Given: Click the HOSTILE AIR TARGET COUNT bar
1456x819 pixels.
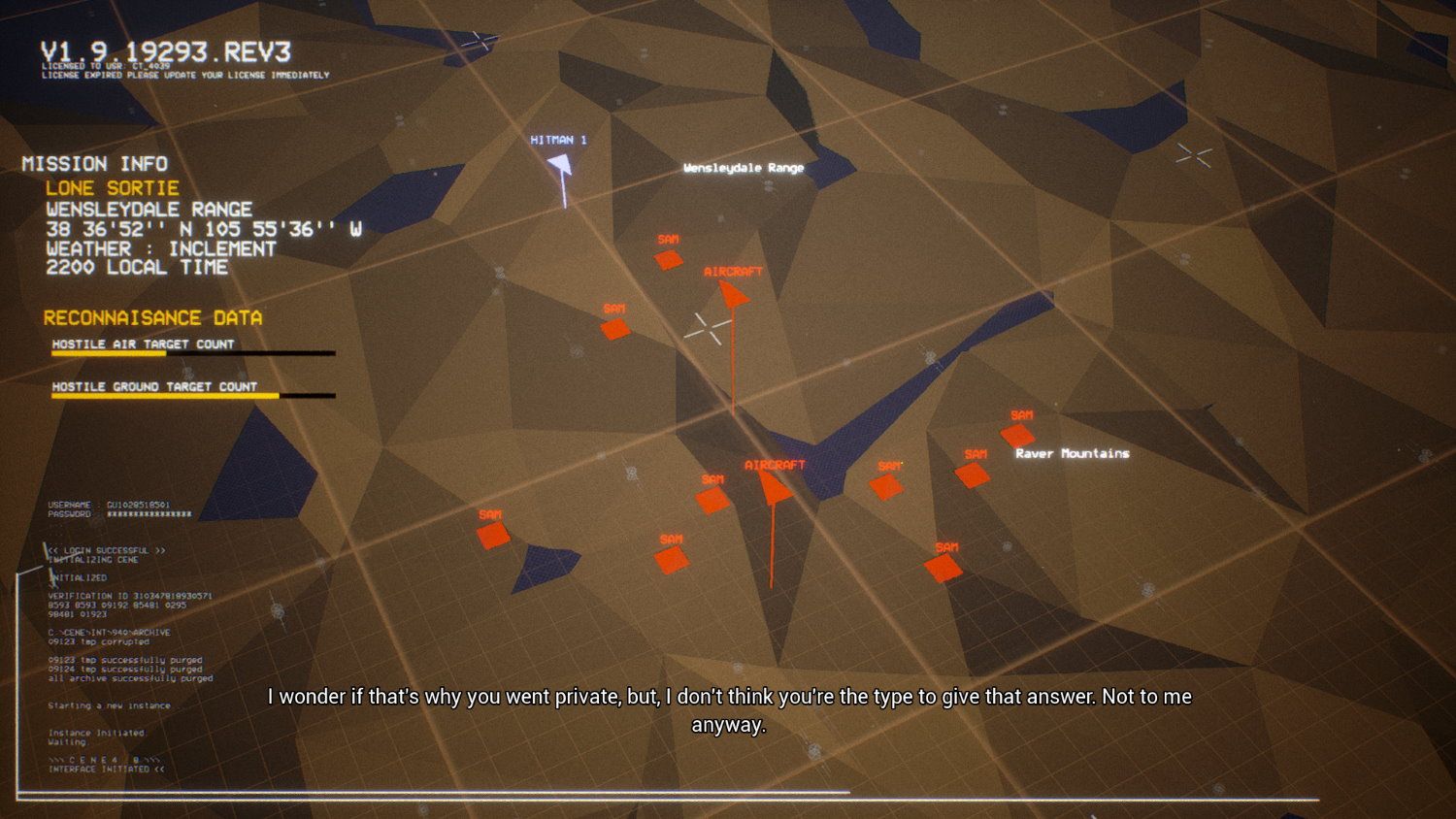Looking at the screenshot, I should [193, 351].
